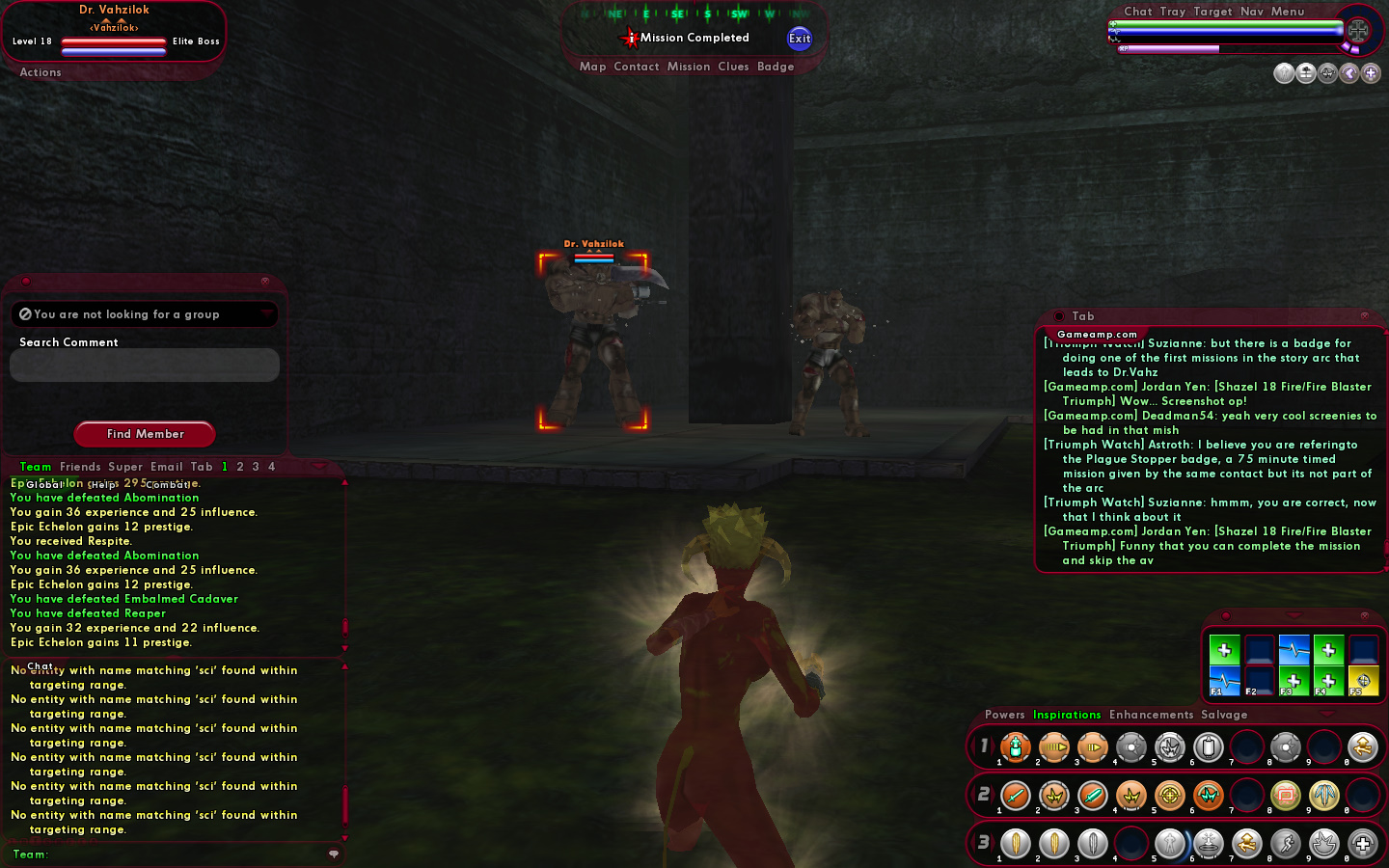Viewport: 1389px width, 868px height.
Task: Exit the completed mission
Action: [800, 39]
